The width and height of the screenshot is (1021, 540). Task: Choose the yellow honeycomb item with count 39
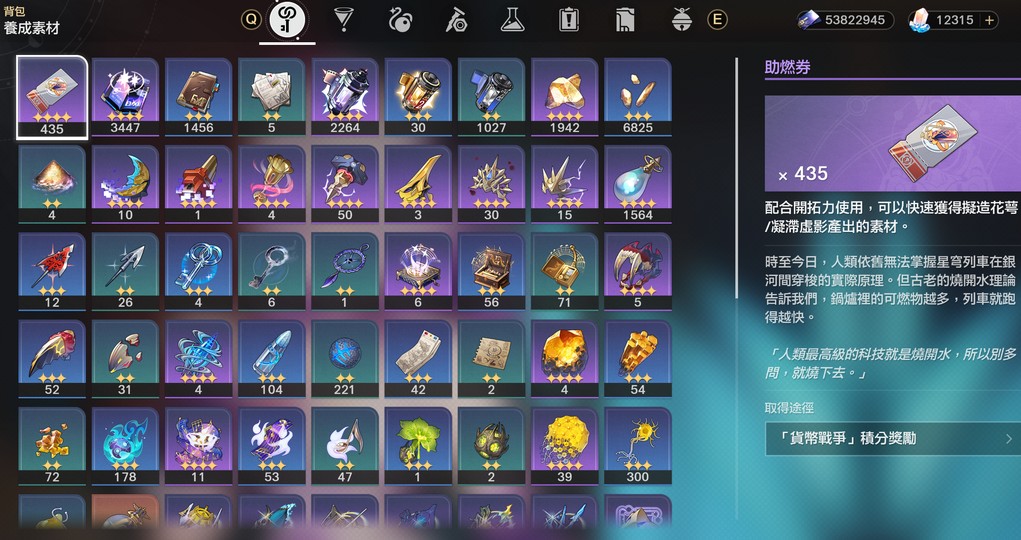click(x=564, y=444)
